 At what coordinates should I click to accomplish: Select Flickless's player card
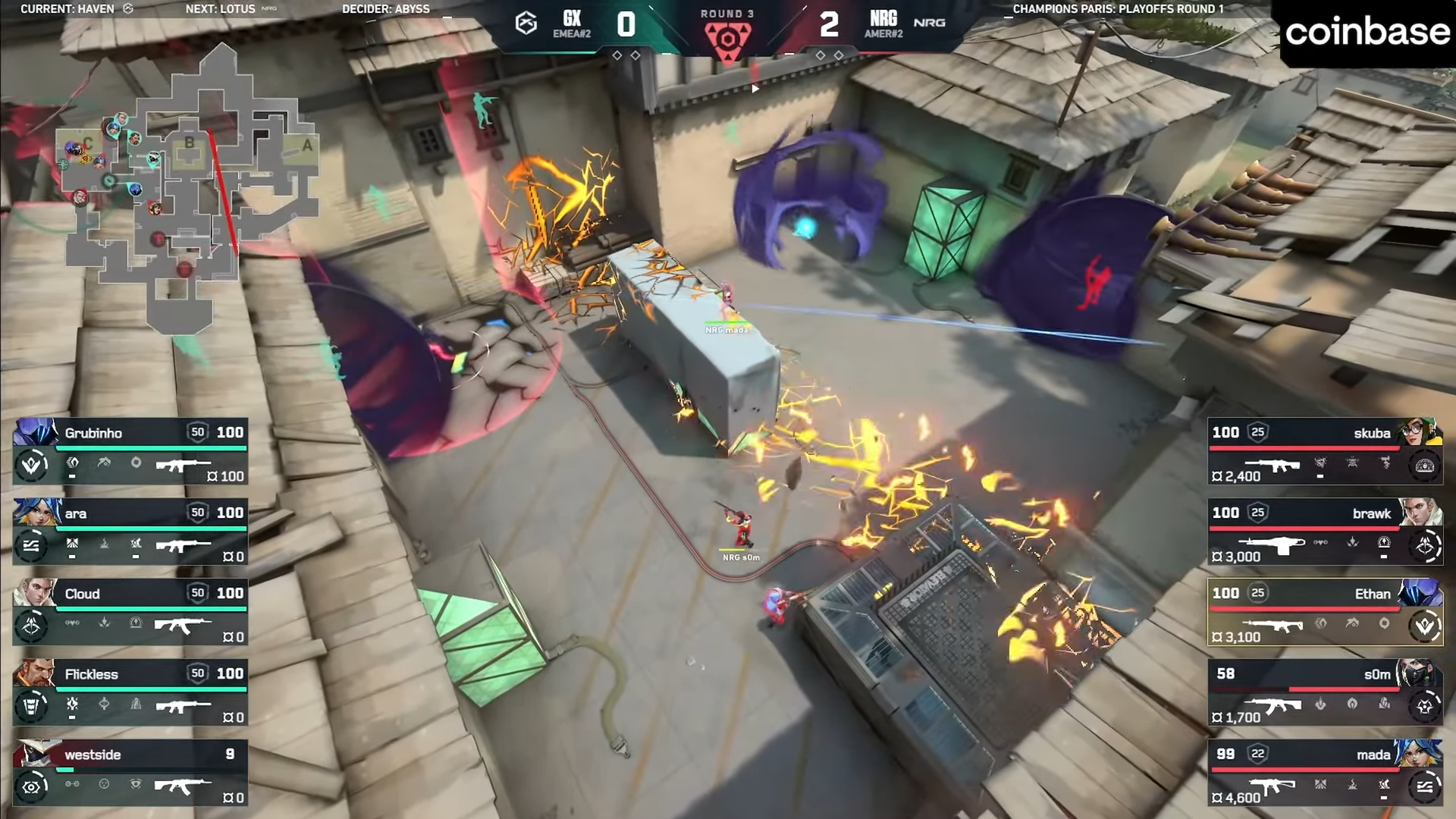tap(130, 693)
